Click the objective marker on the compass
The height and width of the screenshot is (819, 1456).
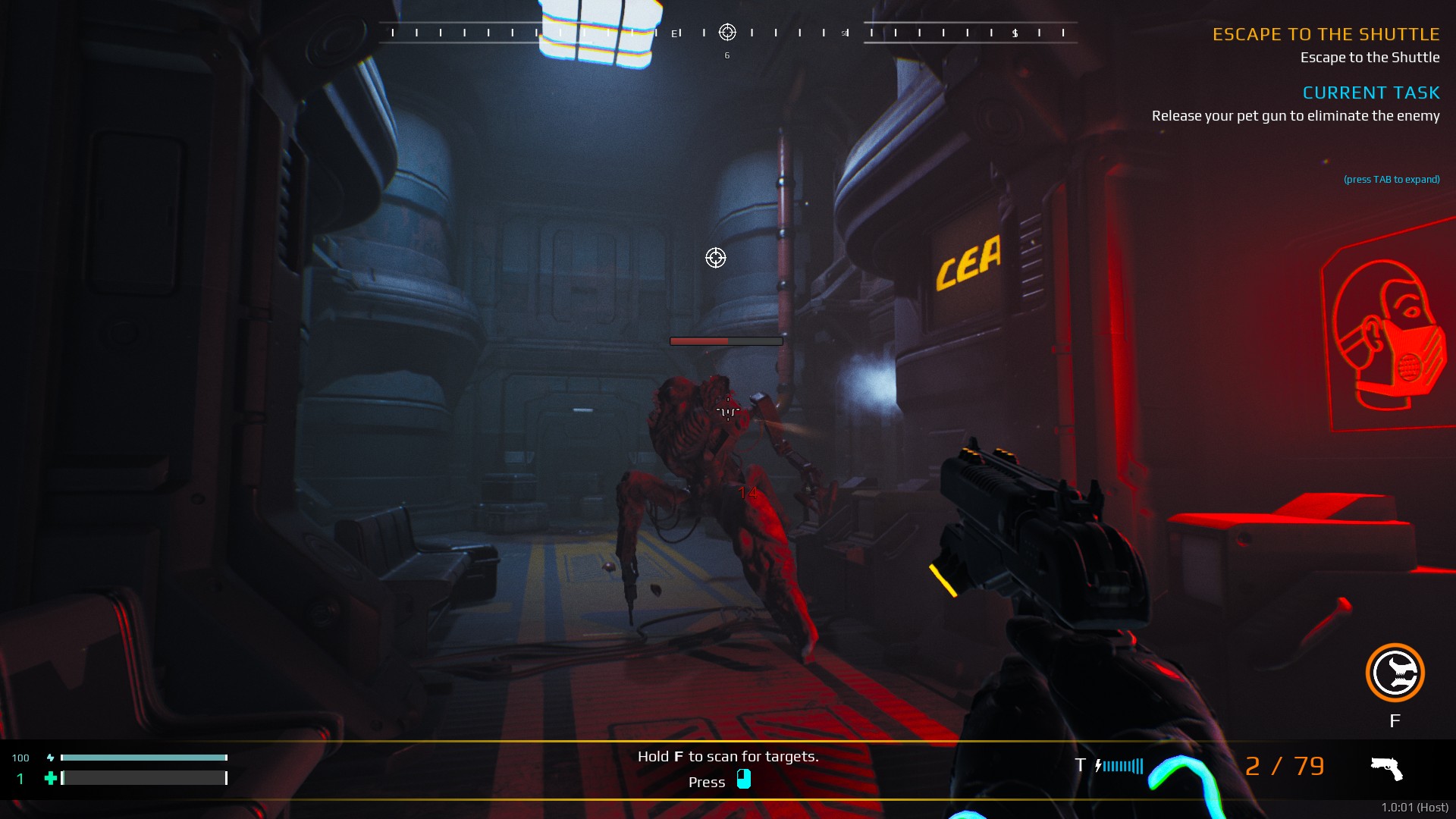click(727, 32)
